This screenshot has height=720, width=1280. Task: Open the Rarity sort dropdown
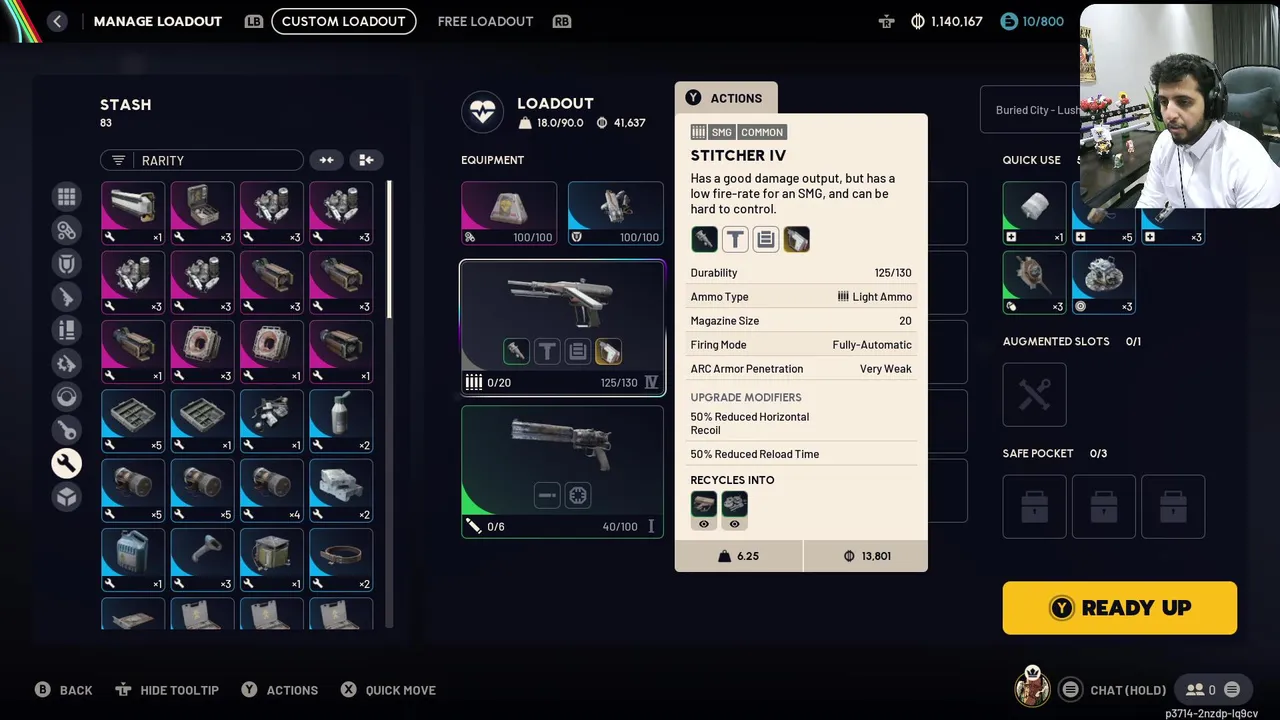201,160
